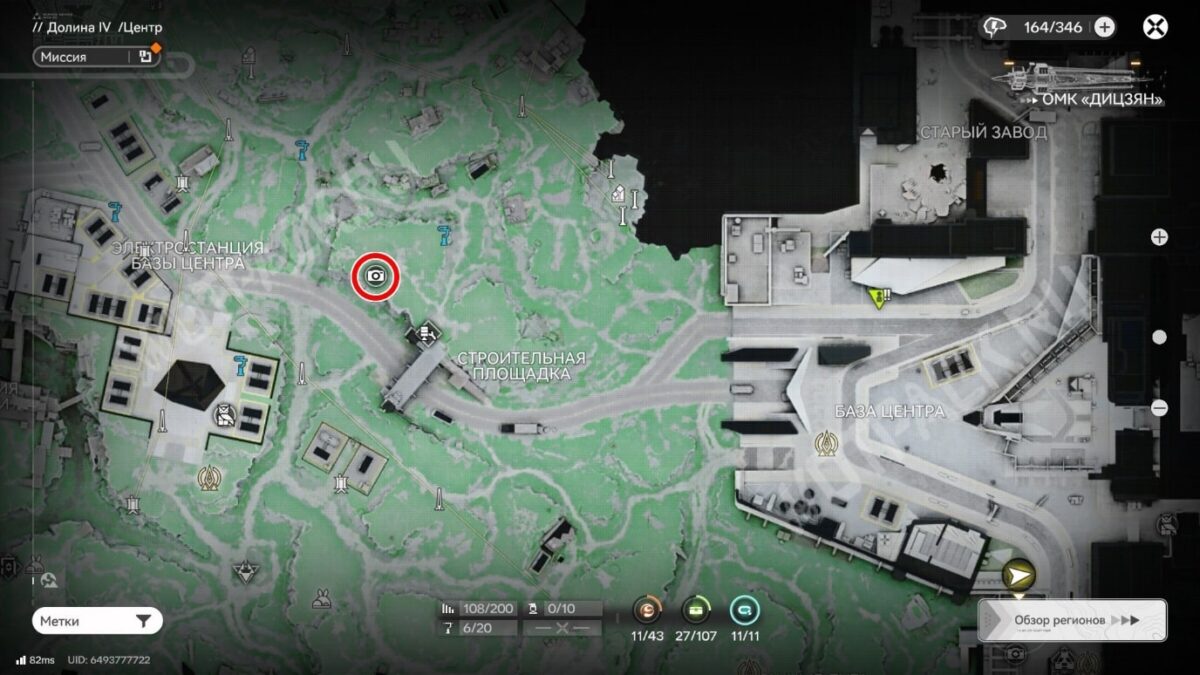
Task: Select the yellow arrow player marker
Action: coord(1018,576)
